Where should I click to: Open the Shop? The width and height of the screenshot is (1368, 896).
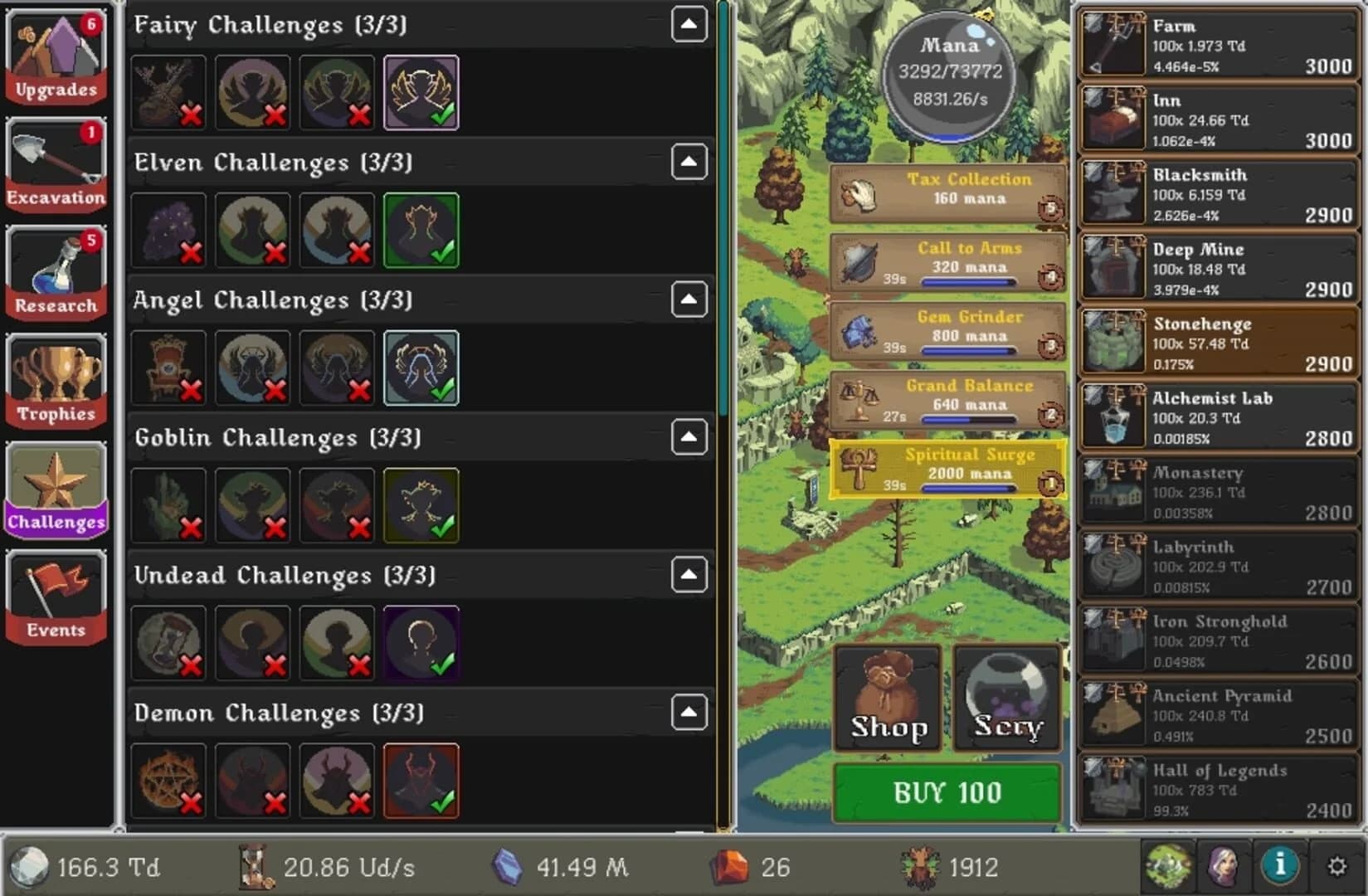887,699
